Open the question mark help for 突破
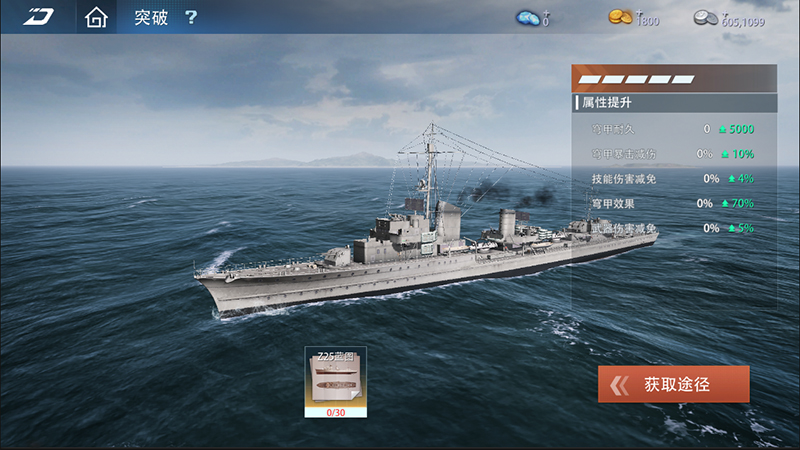 (x=191, y=18)
